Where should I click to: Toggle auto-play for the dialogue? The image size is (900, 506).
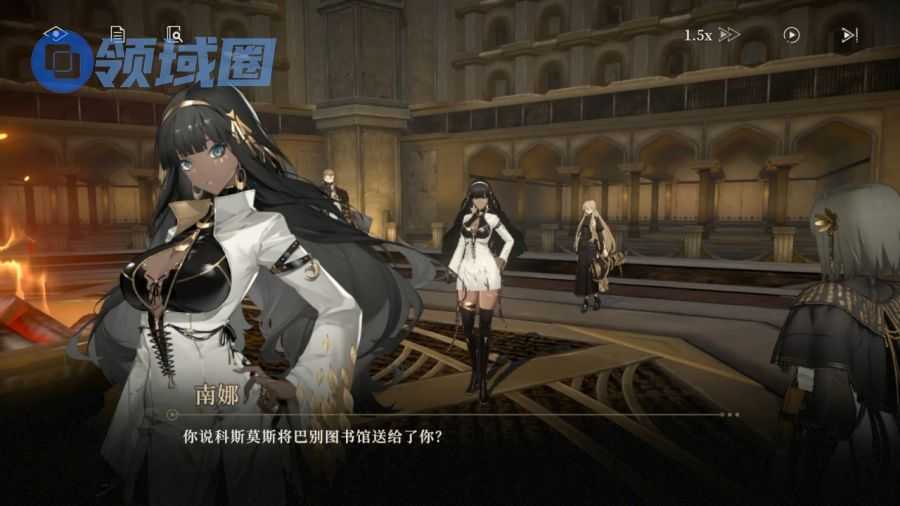pyautogui.click(x=791, y=35)
